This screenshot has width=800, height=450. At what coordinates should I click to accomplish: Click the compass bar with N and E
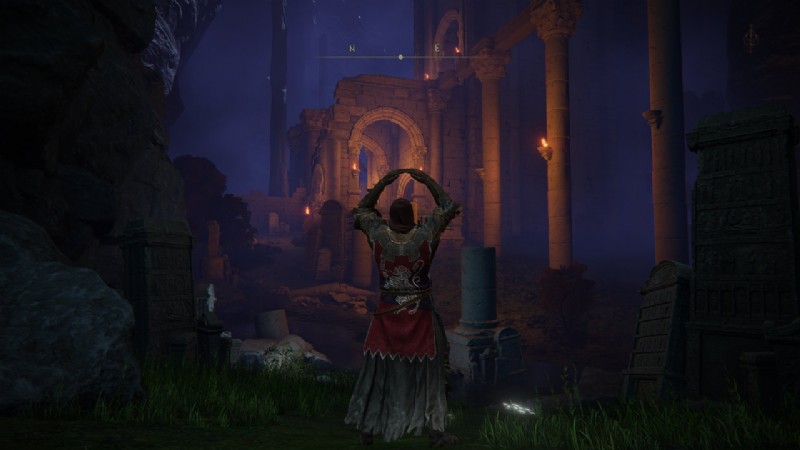pyautogui.click(x=400, y=55)
